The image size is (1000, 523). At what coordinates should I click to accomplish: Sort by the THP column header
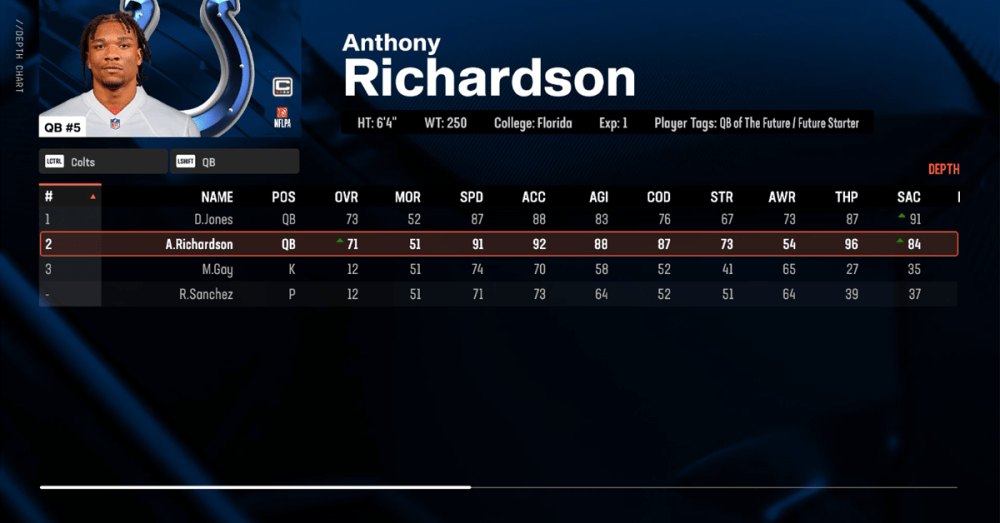(846, 197)
